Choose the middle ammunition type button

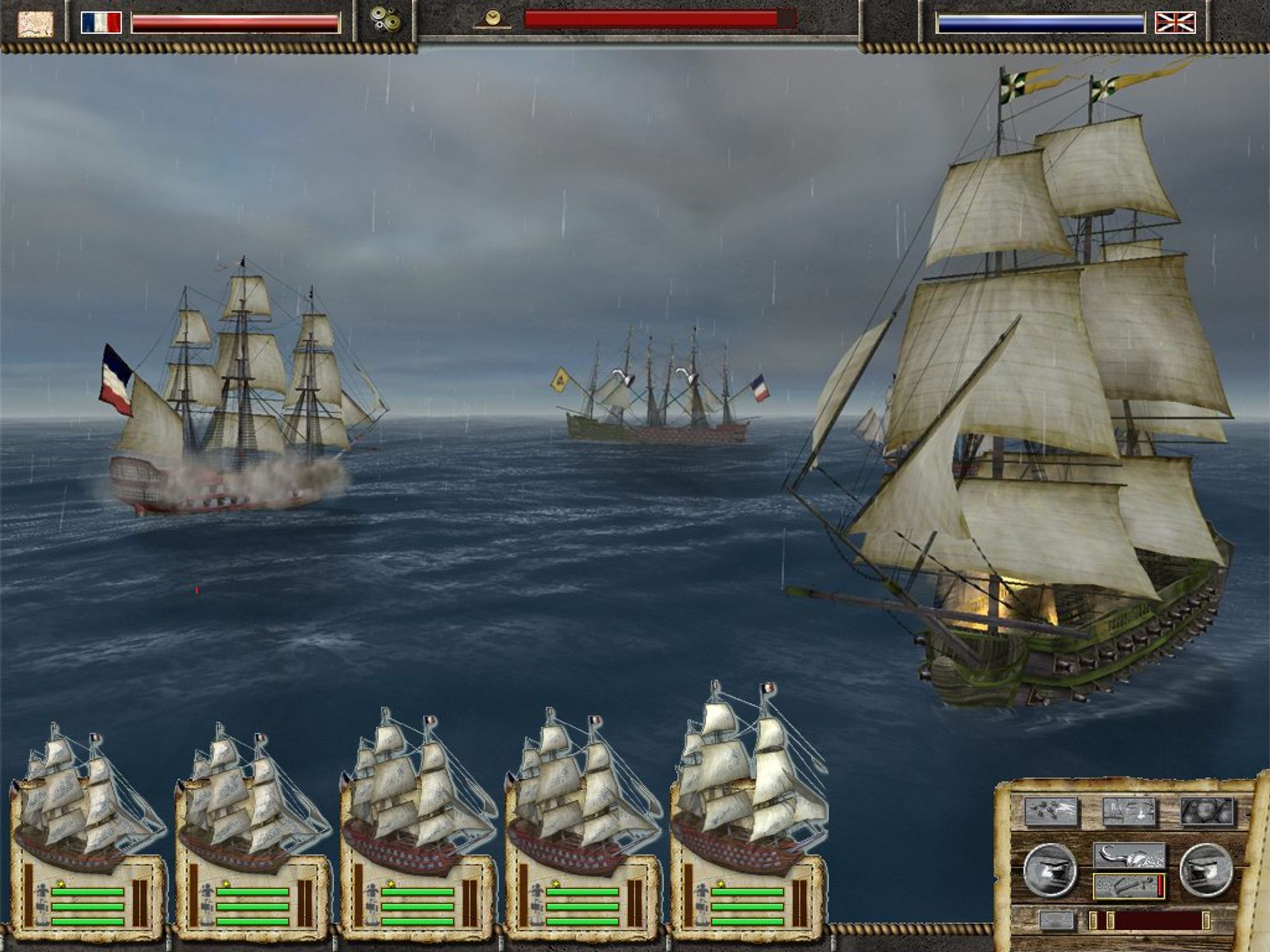coord(1128,811)
